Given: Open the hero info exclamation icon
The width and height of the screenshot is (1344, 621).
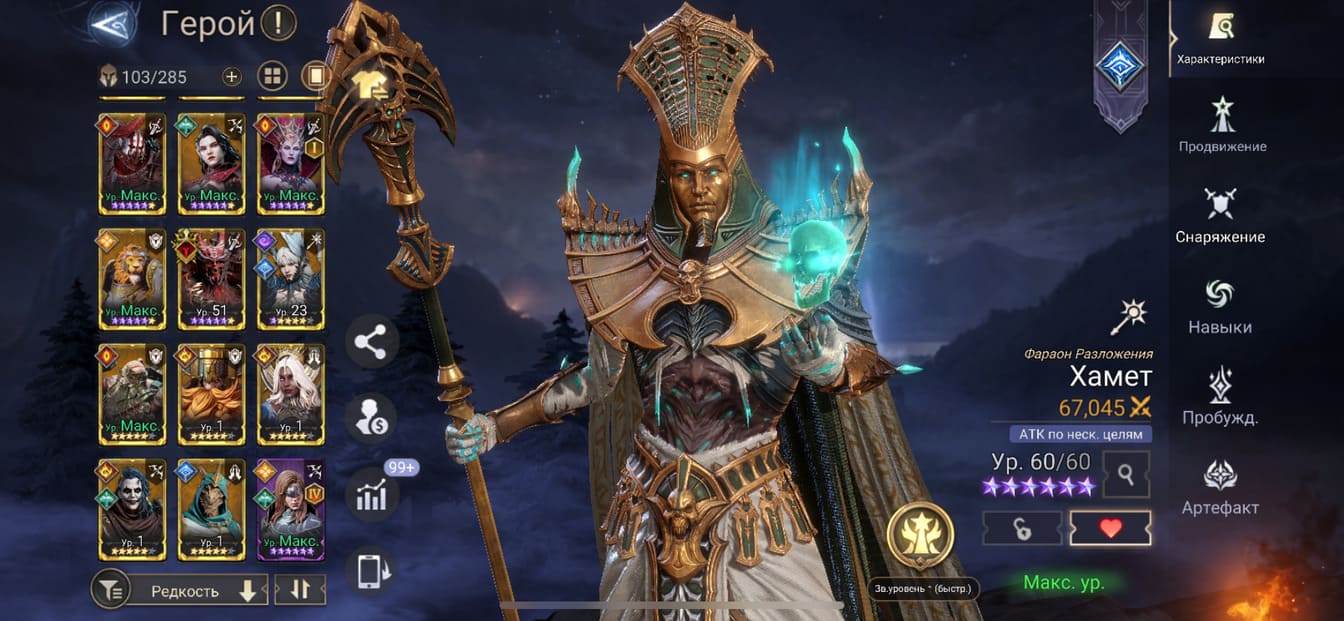Looking at the screenshot, I should coord(278,22).
